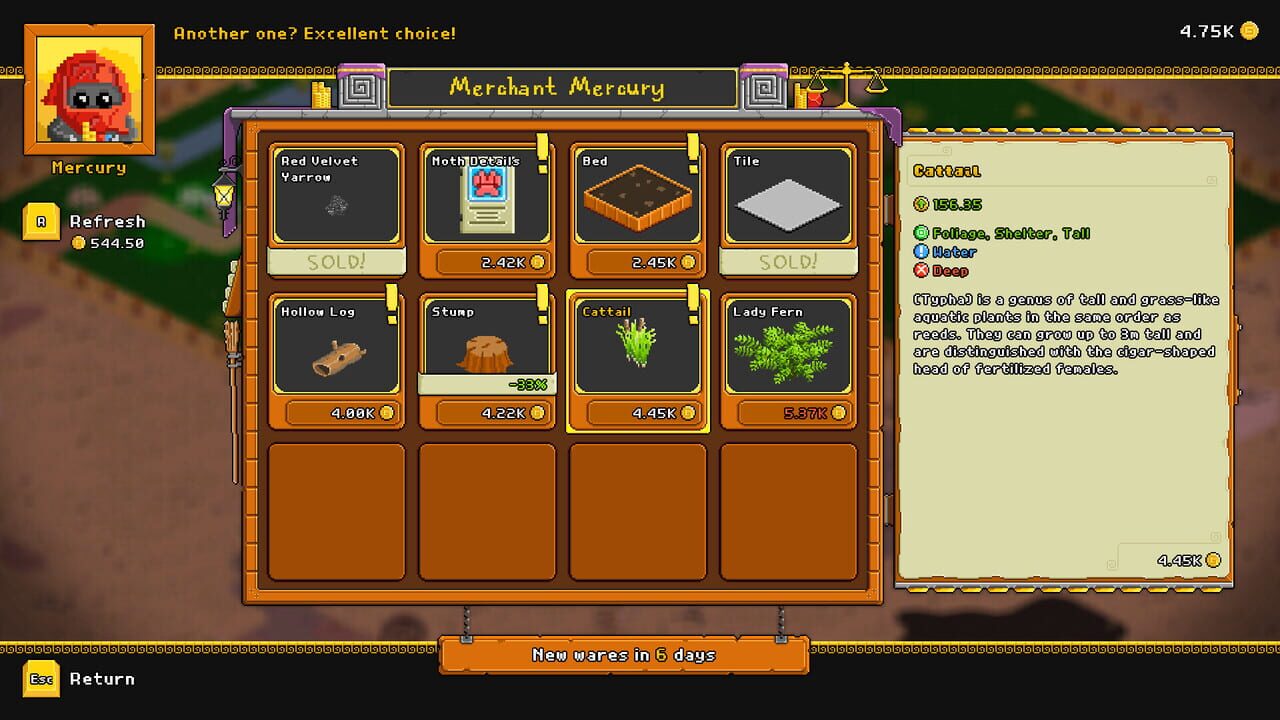1280x720 pixels.
Task: Click Mercury's portrait in the top left
Action: [88, 90]
